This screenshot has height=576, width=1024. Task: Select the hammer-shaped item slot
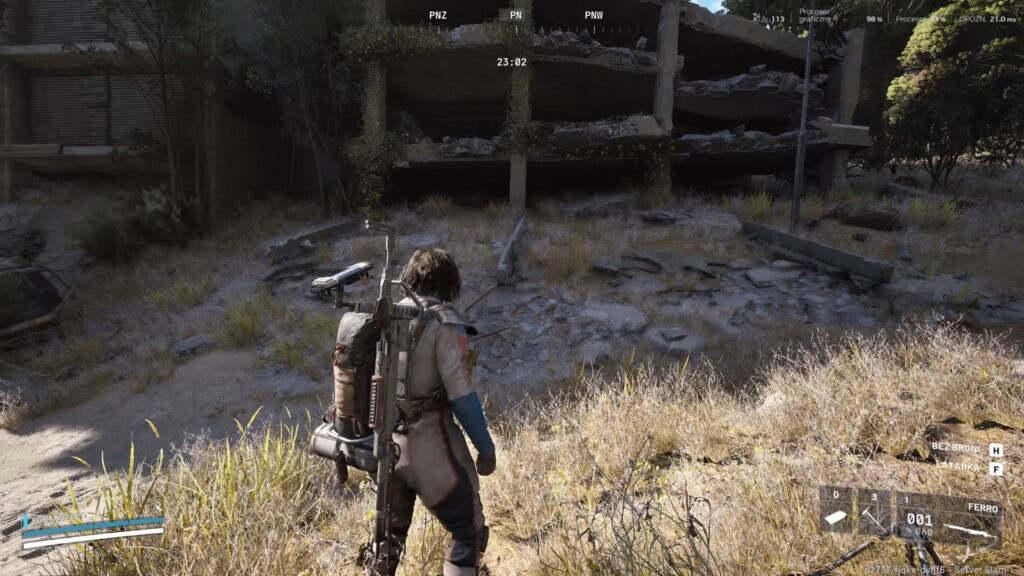coord(874,512)
